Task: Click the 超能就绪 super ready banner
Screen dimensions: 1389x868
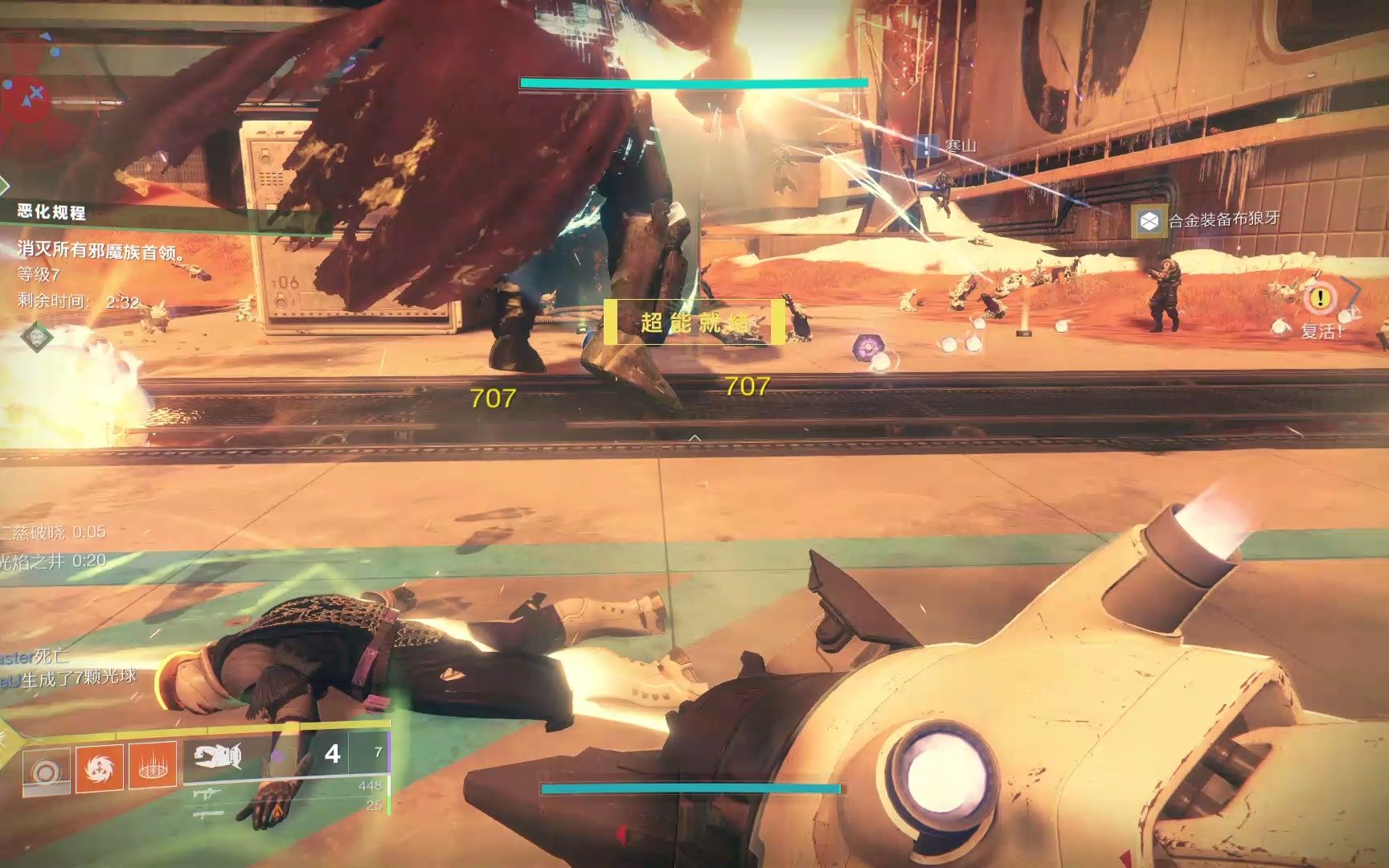Action: click(694, 323)
